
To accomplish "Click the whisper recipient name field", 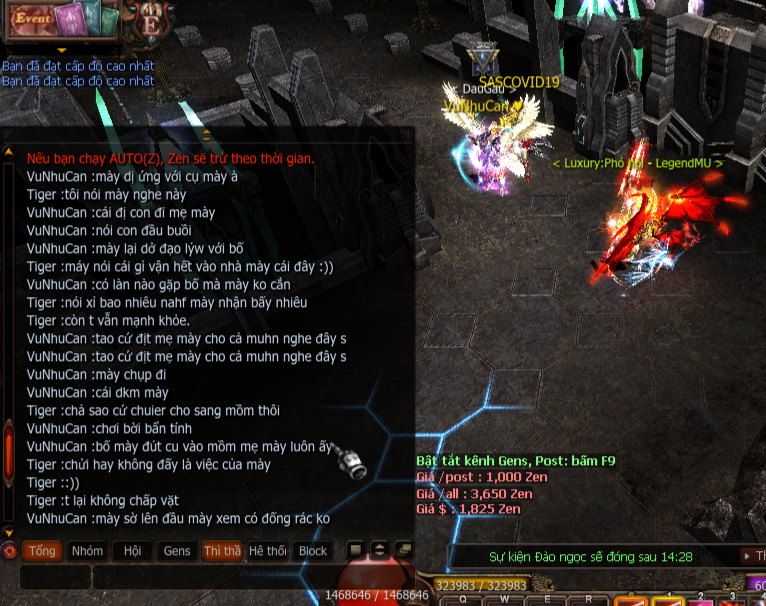I will 54,578.
